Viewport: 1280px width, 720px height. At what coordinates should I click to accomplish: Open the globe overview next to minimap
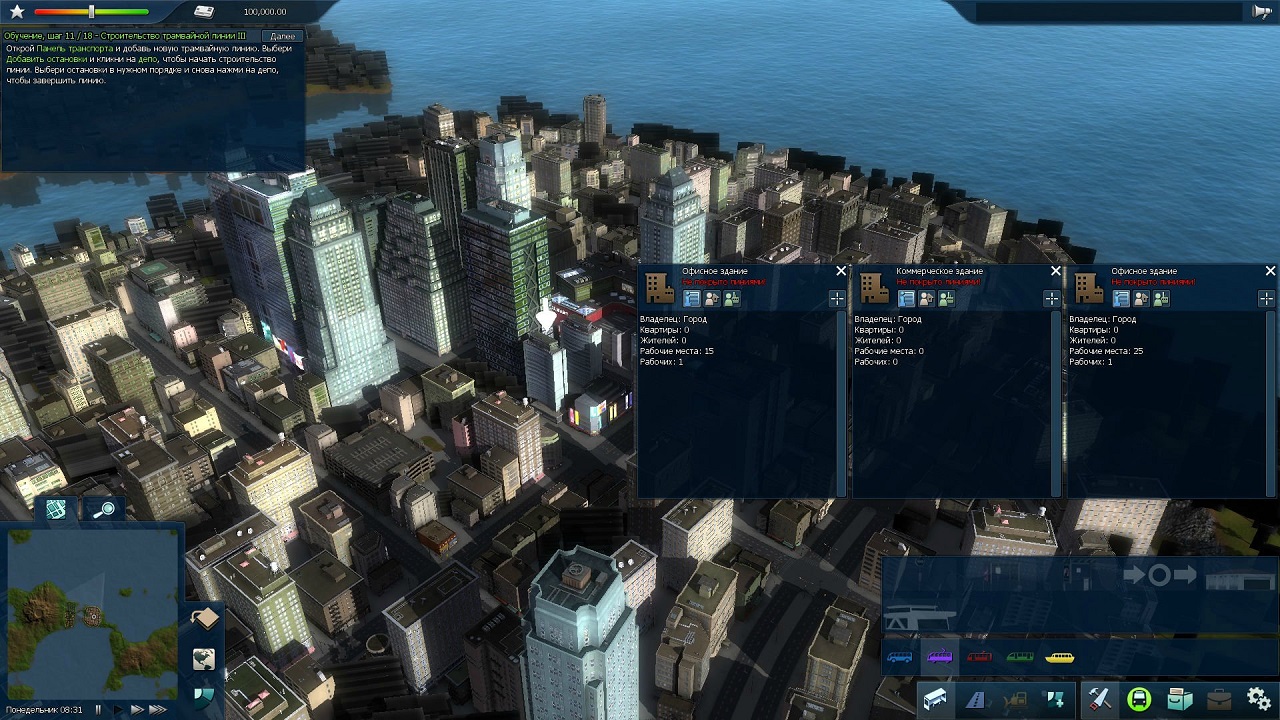204,659
